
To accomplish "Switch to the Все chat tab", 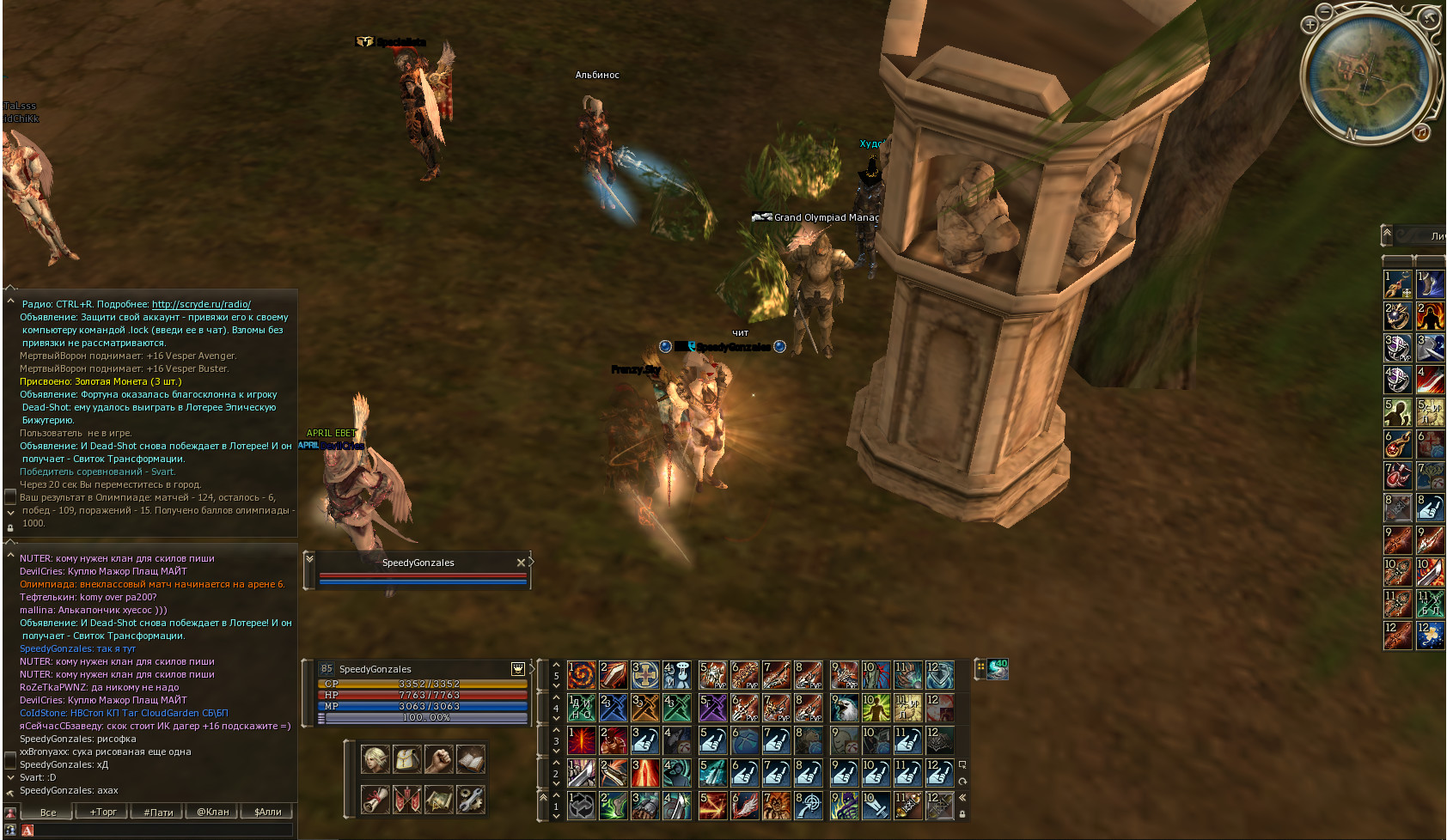I will [48, 812].
